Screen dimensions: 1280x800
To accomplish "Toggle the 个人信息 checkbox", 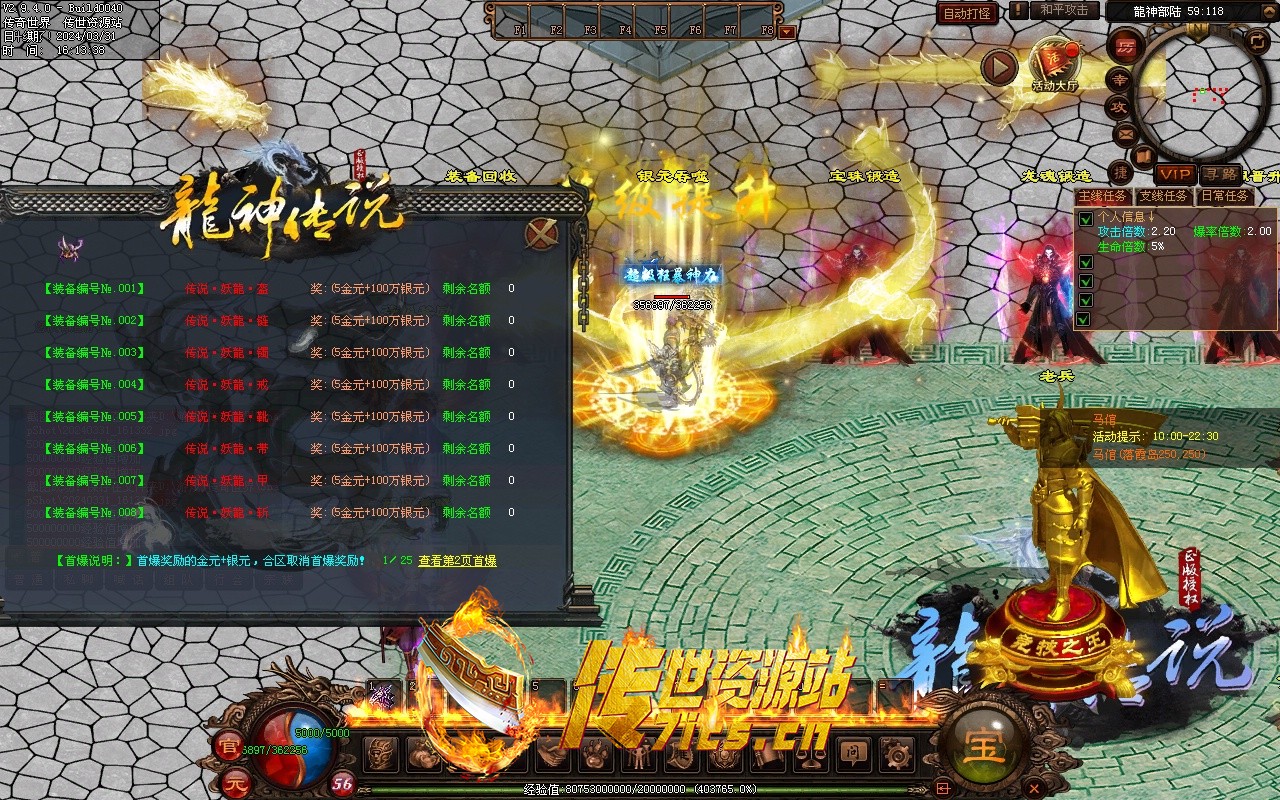I will [x=1085, y=218].
